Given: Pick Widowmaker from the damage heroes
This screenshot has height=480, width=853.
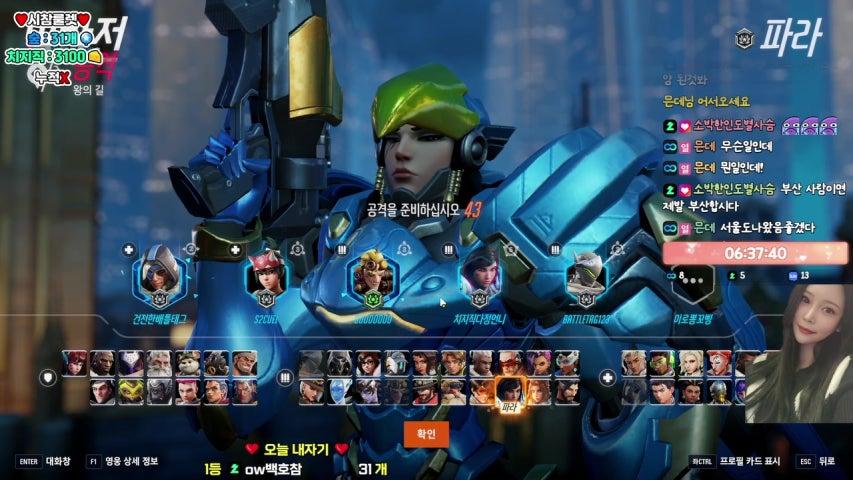Looking at the screenshot, I should click(x=368, y=390).
